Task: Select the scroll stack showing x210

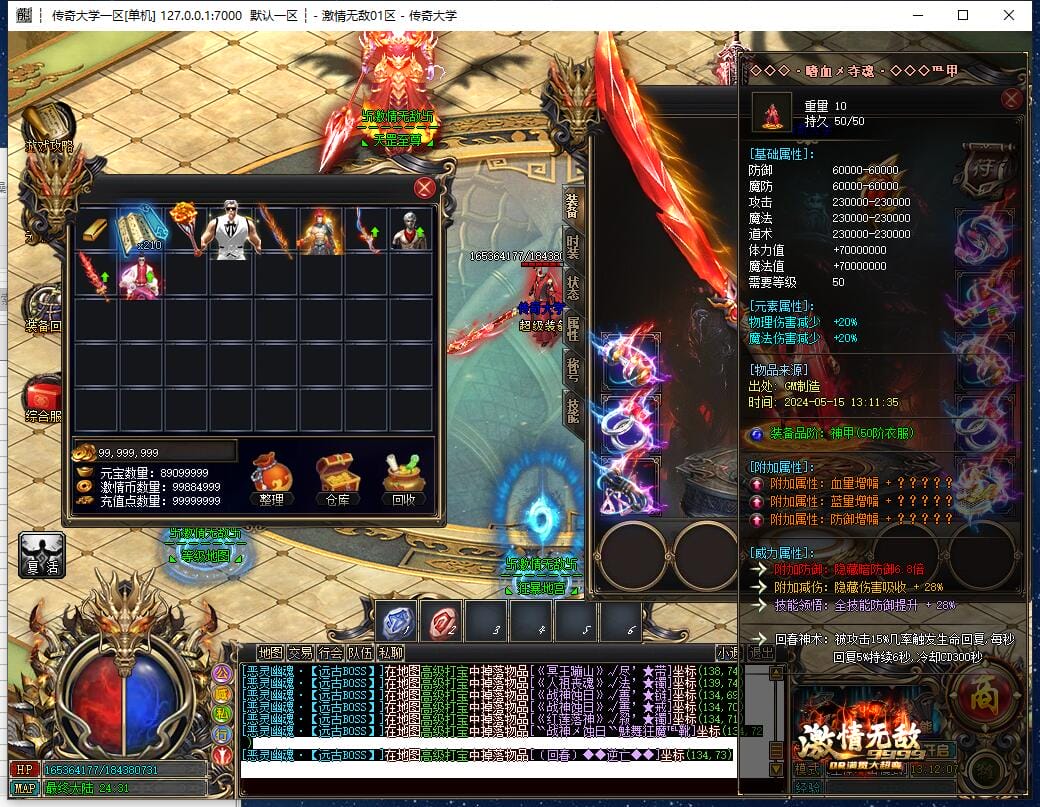Action: 140,230
